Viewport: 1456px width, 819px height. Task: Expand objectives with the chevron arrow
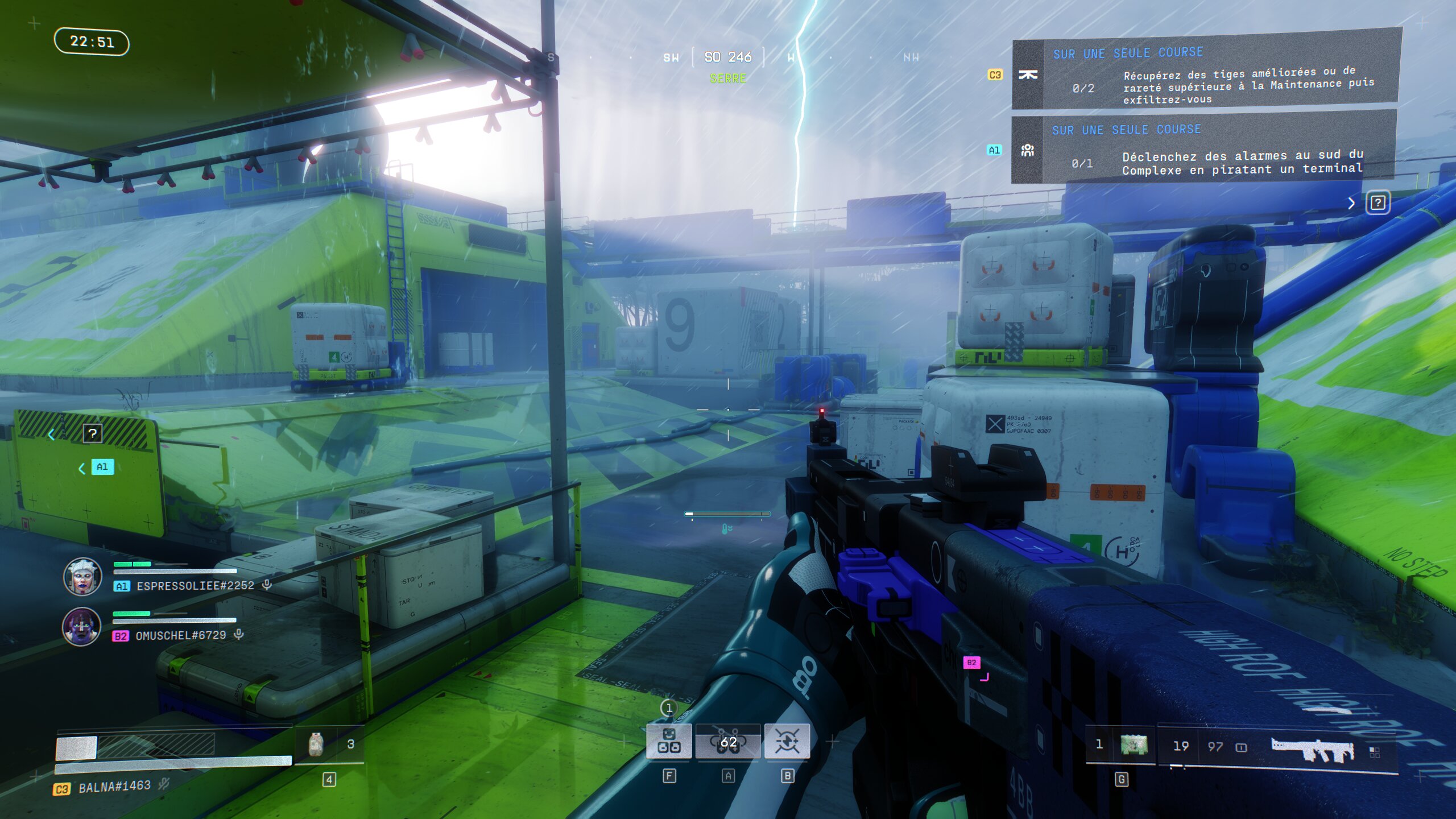coord(1351,203)
